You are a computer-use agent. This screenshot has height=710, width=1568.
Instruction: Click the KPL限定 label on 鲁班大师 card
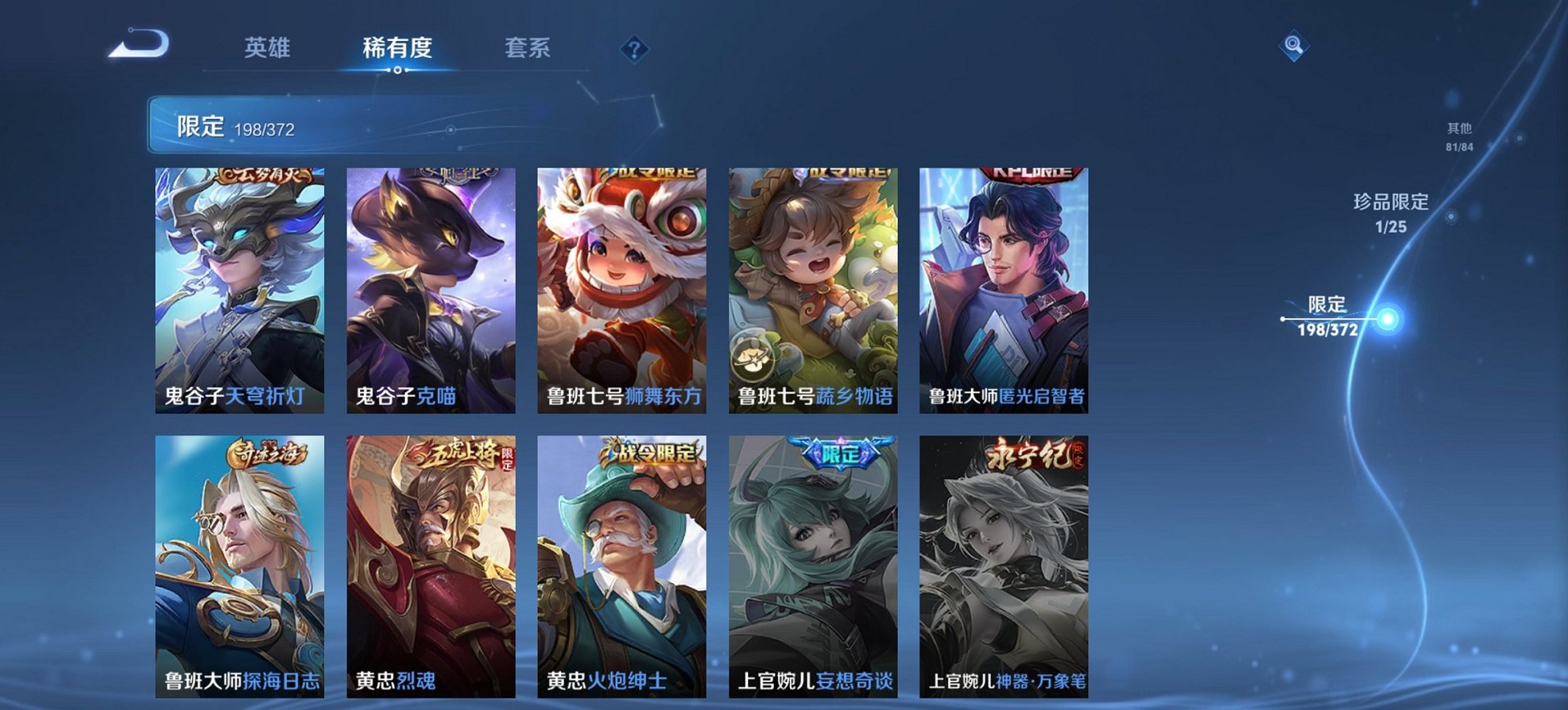[1031, 172]
